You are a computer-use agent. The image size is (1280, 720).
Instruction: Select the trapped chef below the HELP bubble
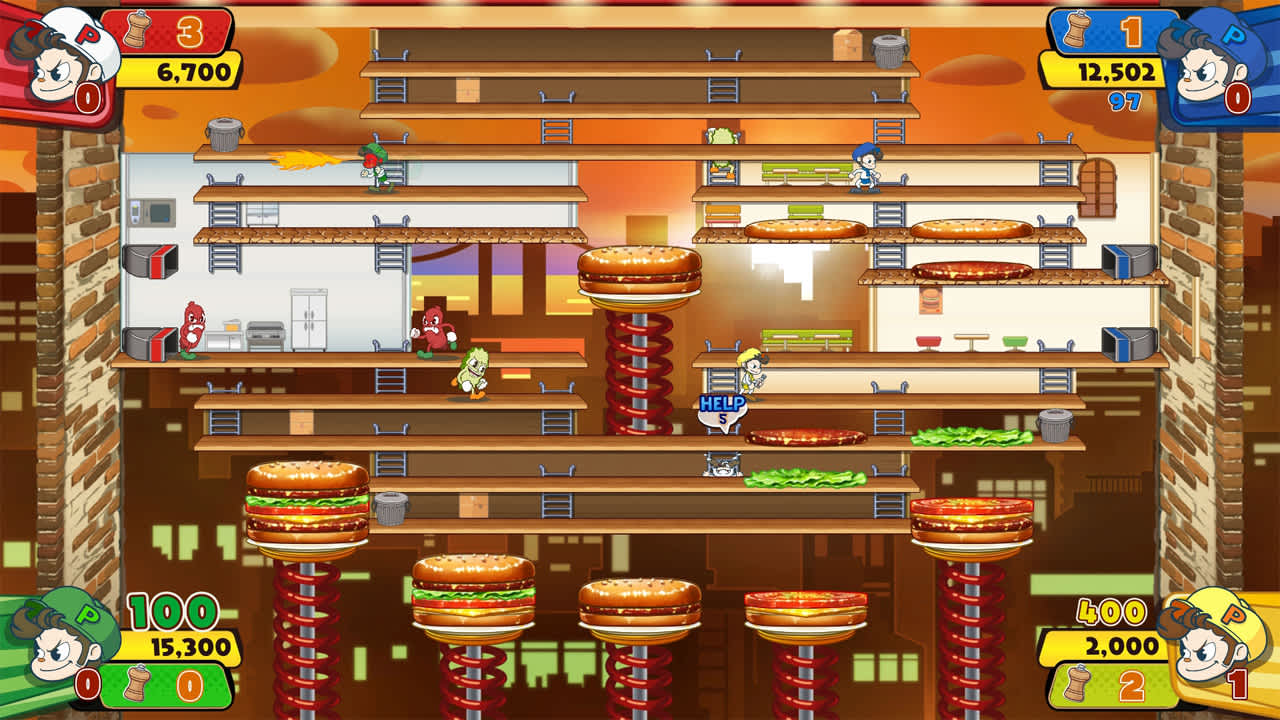coord(722,467)
